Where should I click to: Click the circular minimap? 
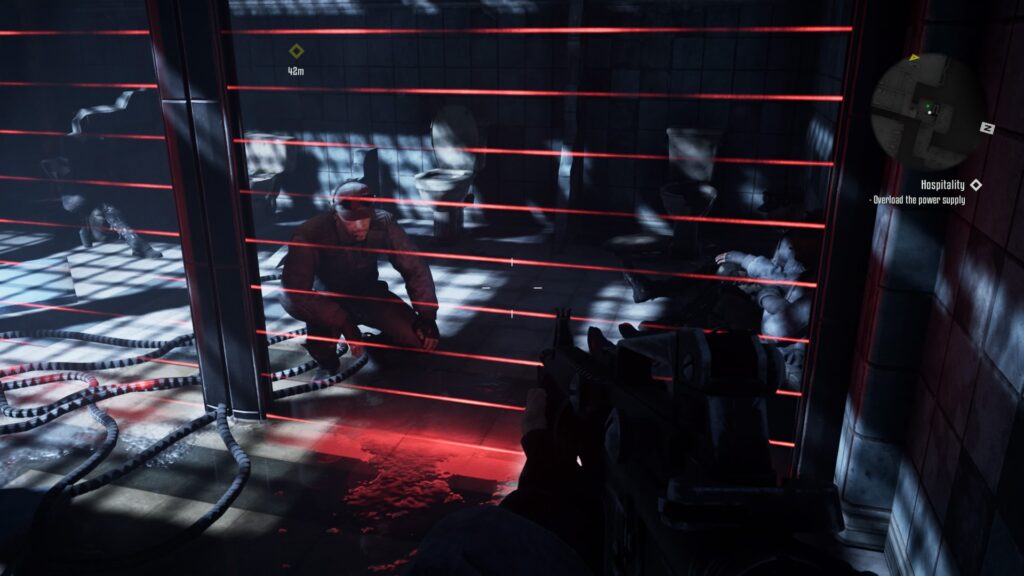pyautogui.click(x=927, y=110)
